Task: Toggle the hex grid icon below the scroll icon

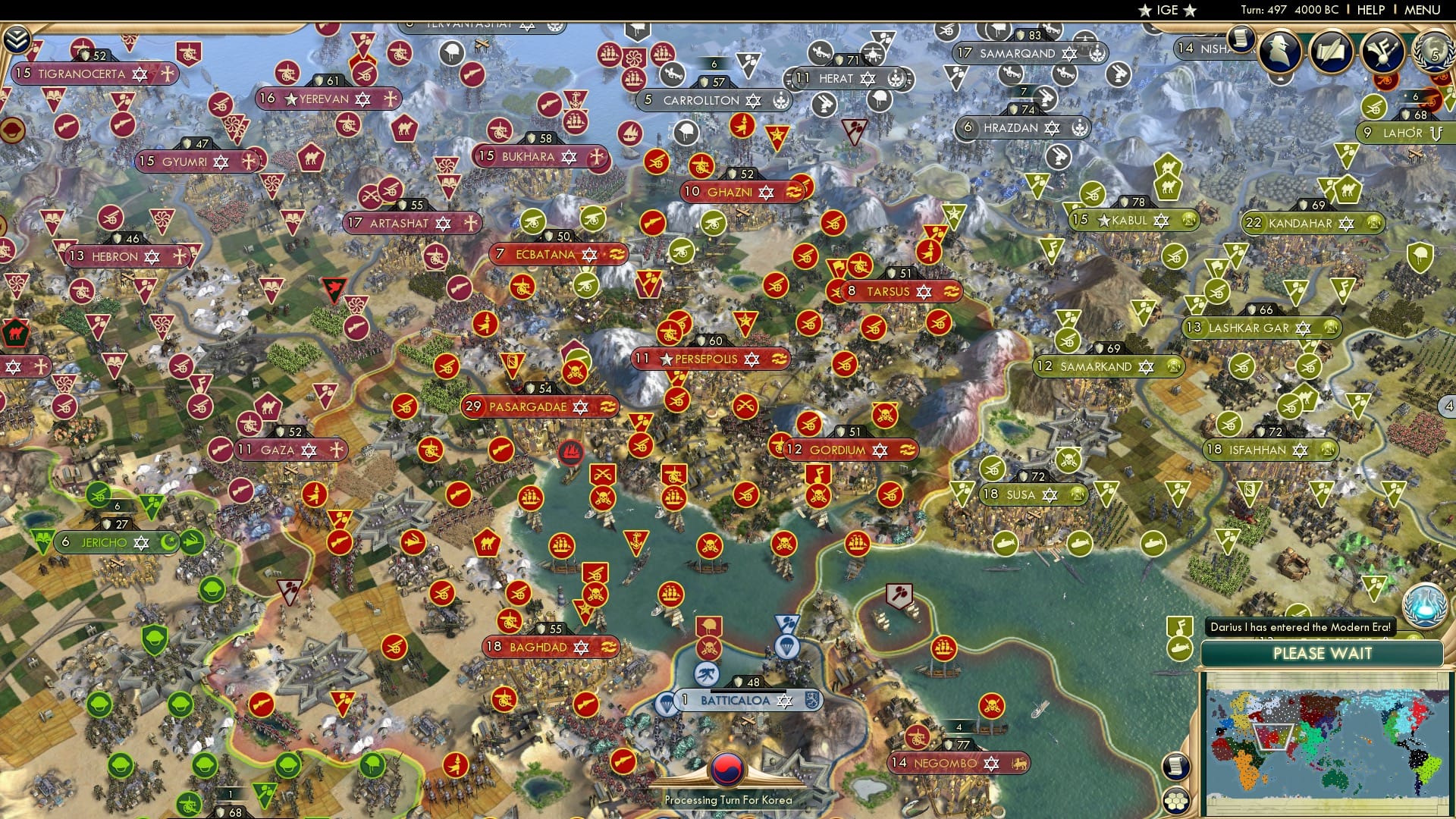Action: point(1176,802)
